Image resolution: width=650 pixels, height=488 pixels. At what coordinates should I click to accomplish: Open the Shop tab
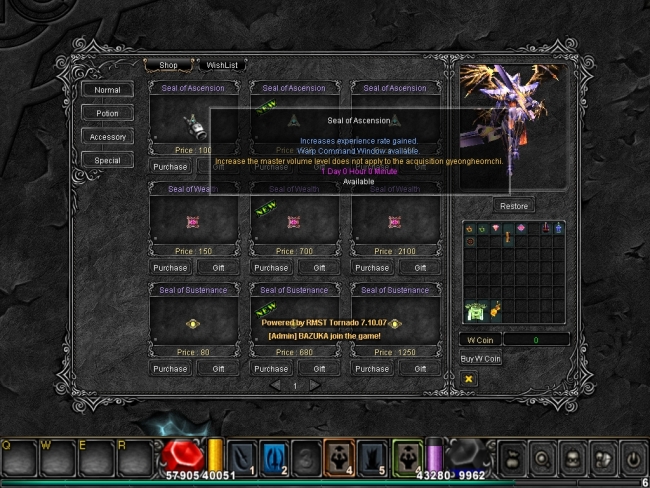(169, 65)
